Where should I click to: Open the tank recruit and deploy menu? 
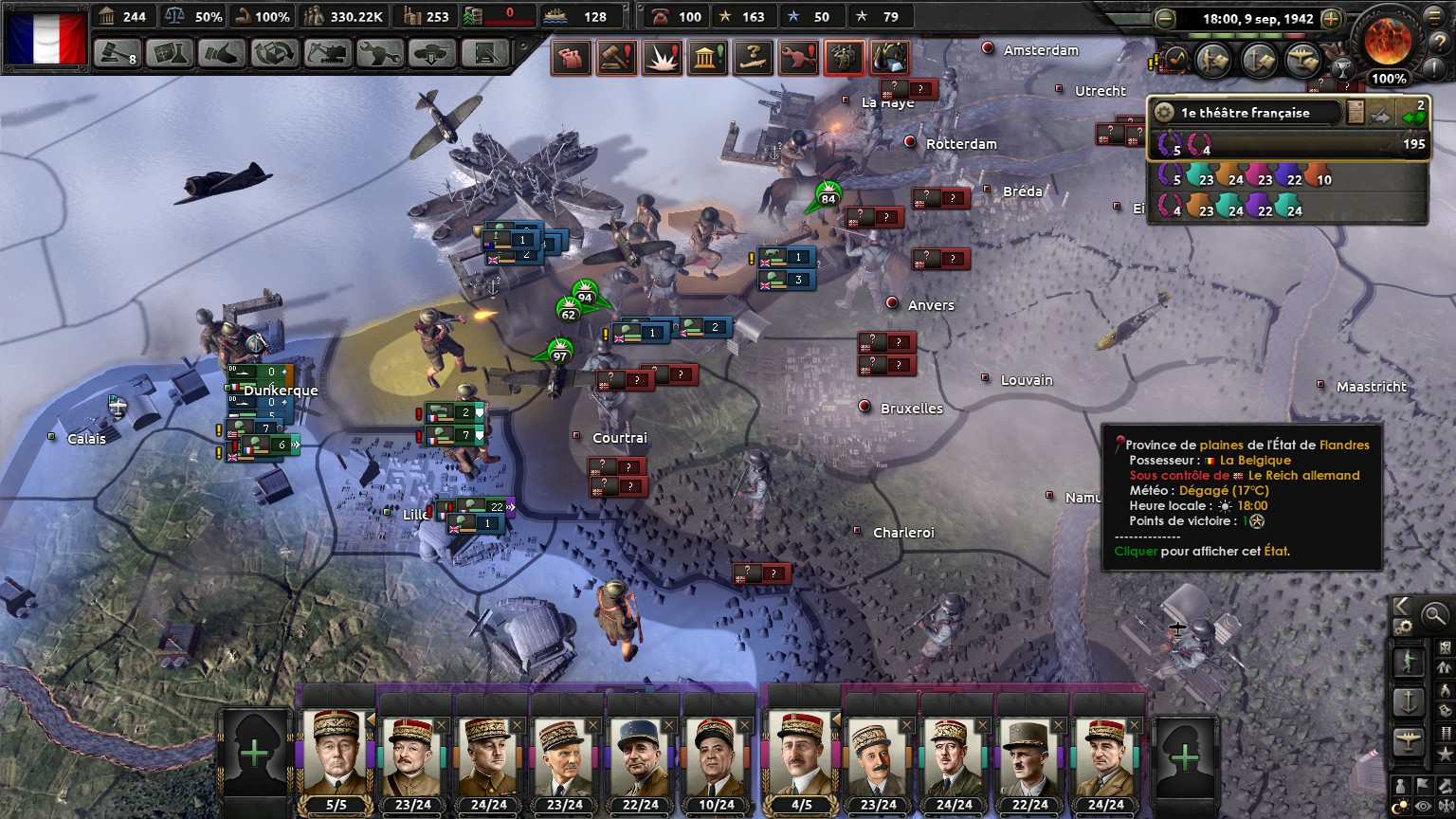pos(431,53)
